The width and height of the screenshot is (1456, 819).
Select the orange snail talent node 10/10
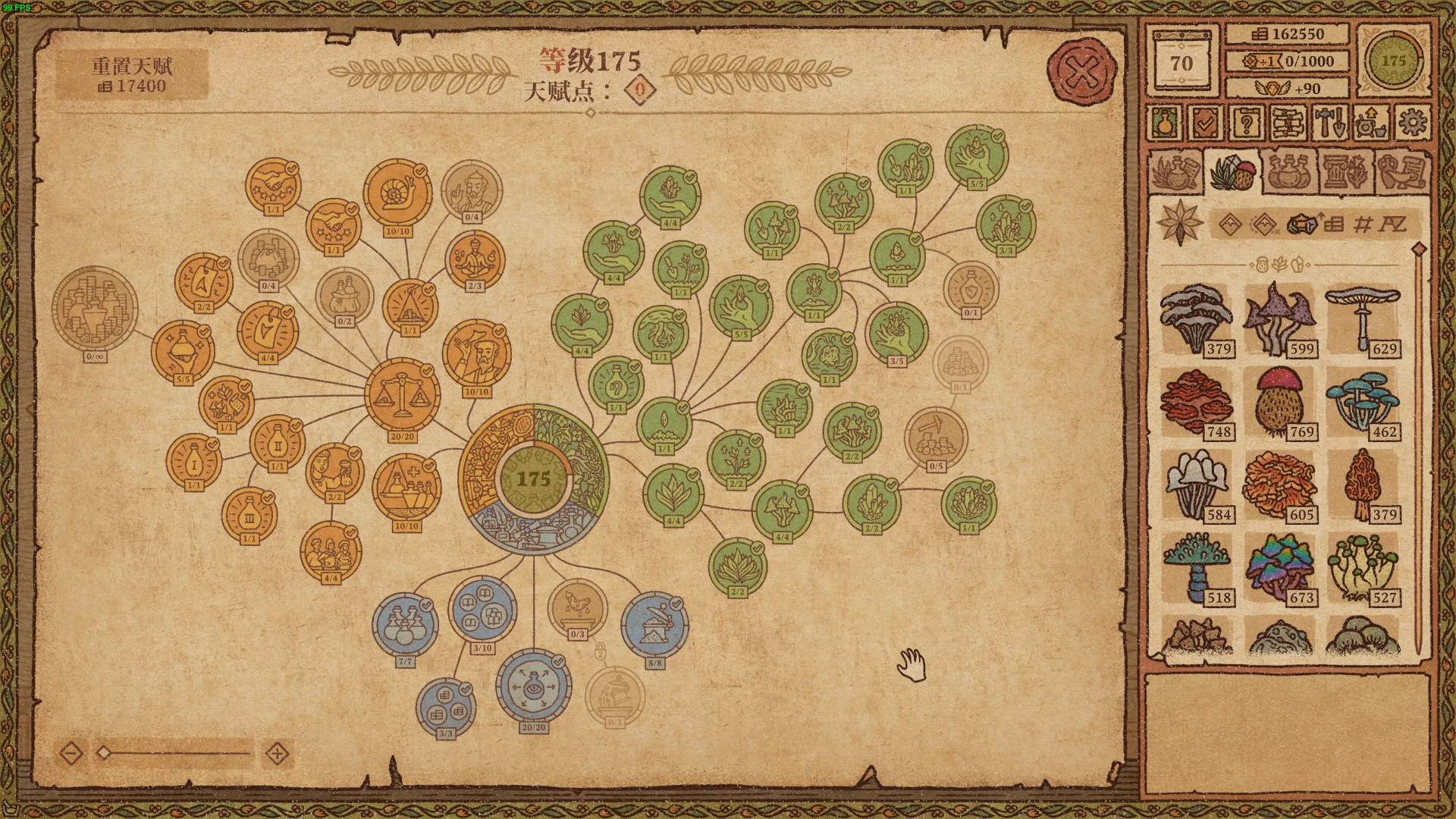(397, 193)
